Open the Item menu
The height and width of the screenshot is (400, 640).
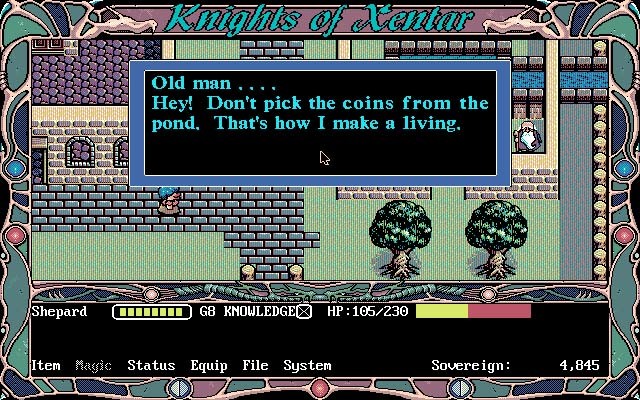pos(46,365)
